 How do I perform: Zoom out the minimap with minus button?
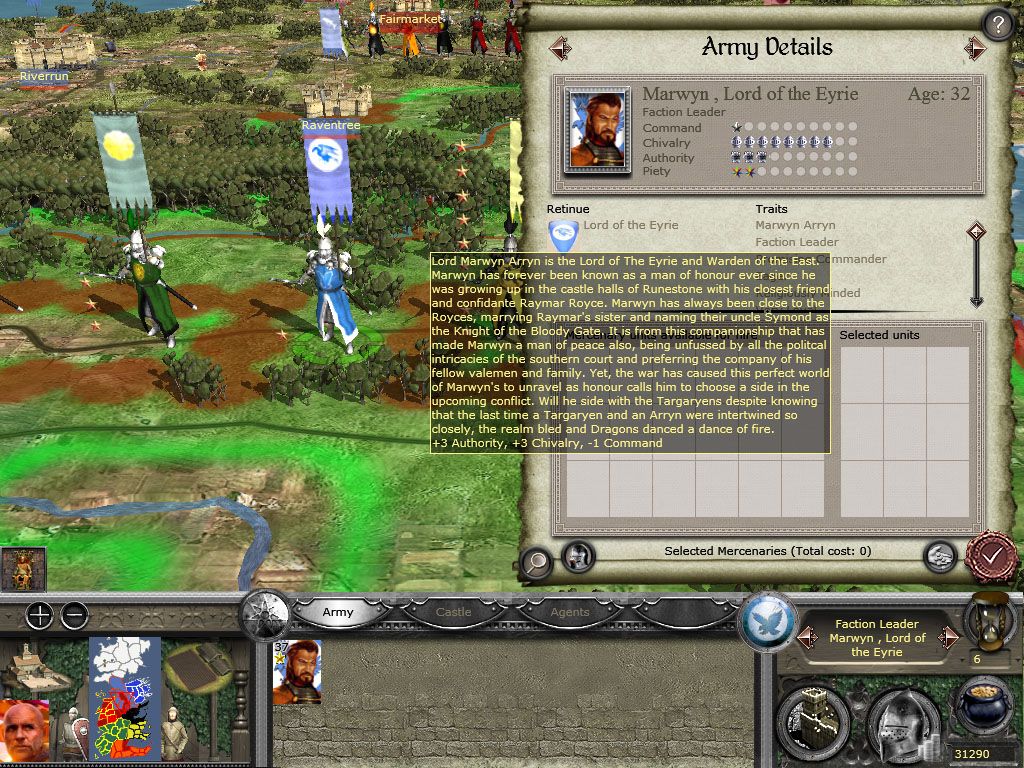coord(74,615)
